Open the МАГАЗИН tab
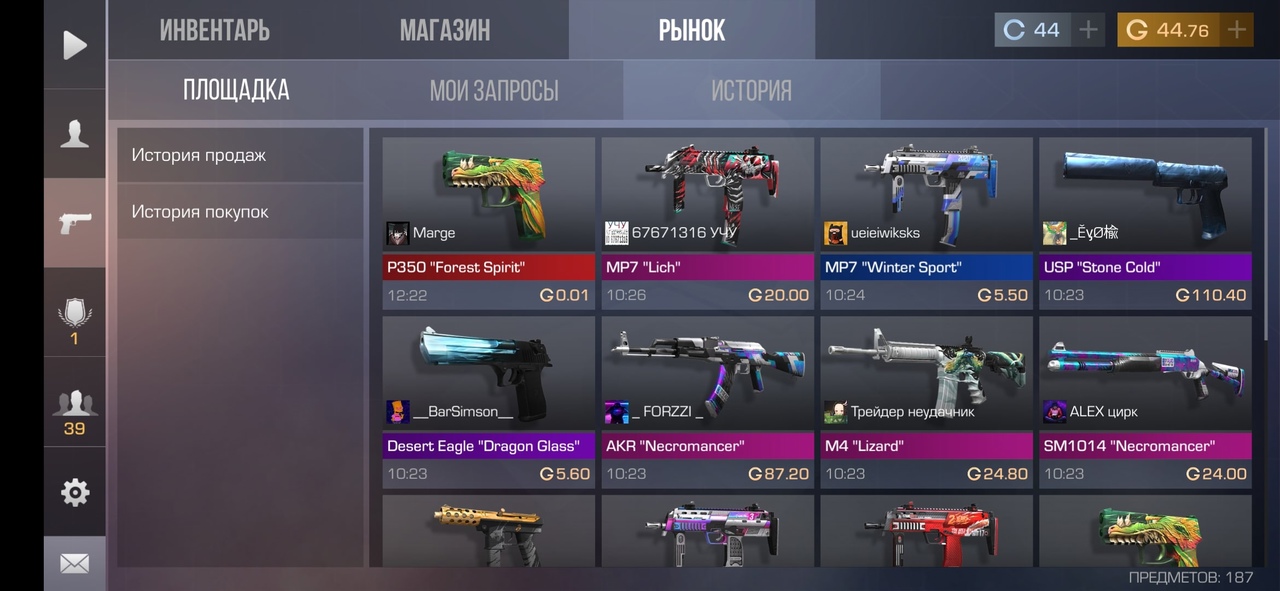 click(445, 30)
